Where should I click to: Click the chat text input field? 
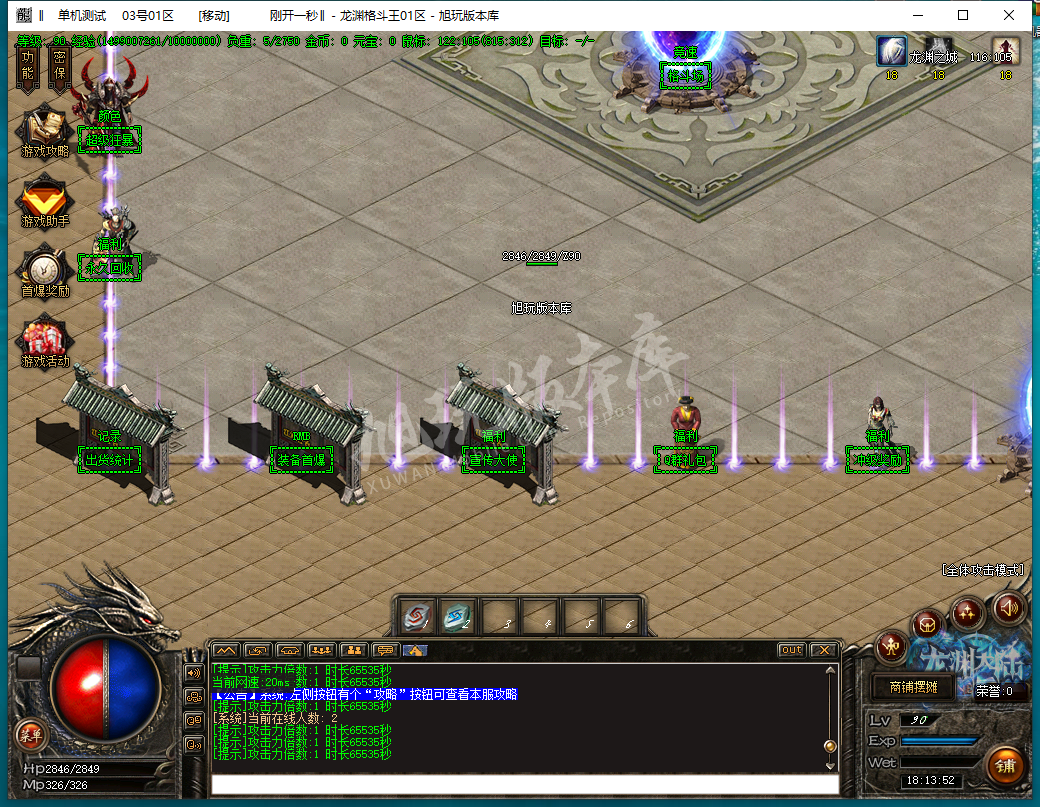525,784
